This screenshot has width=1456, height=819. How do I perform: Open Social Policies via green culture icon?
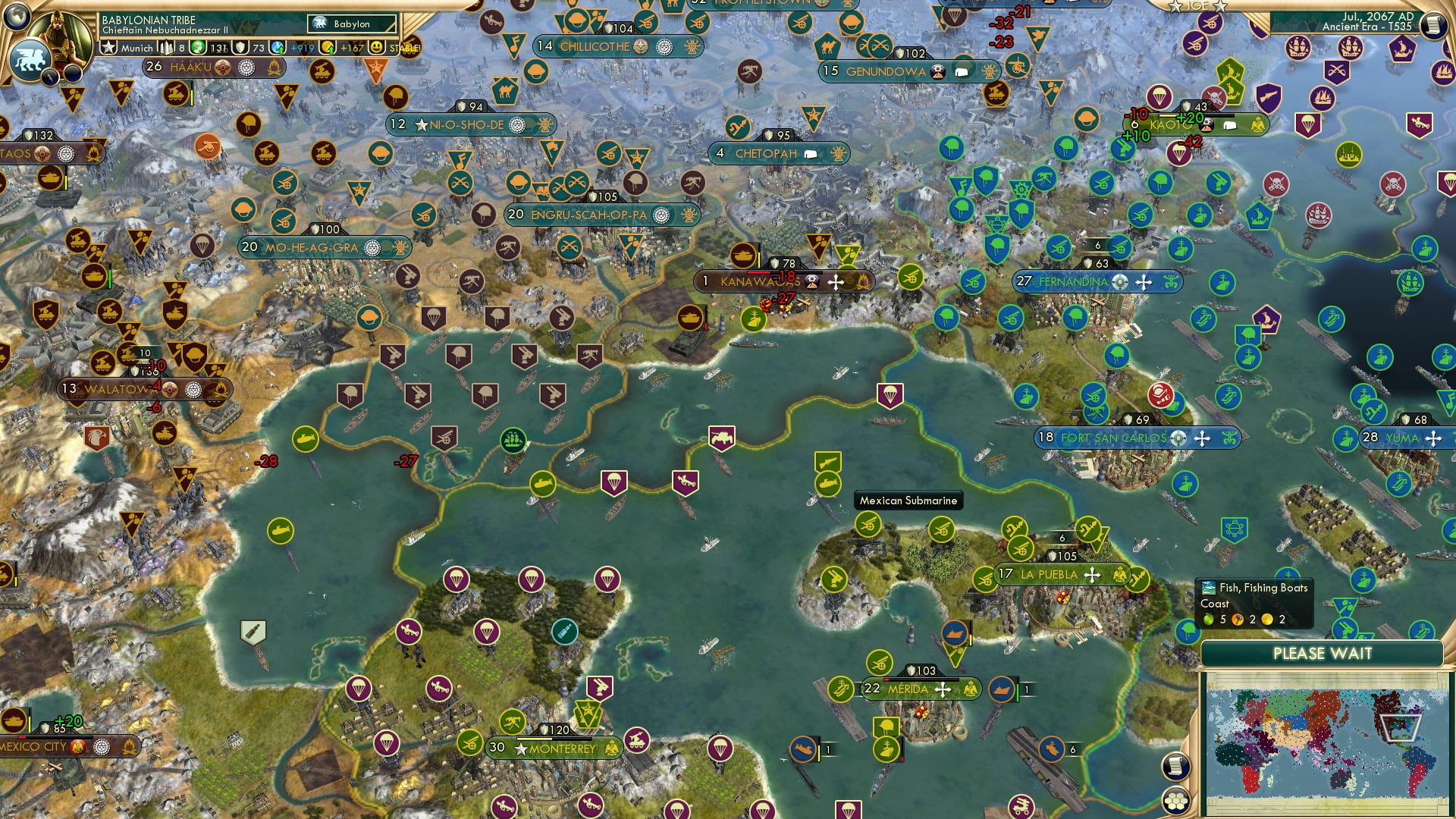[x=197, y=48]
